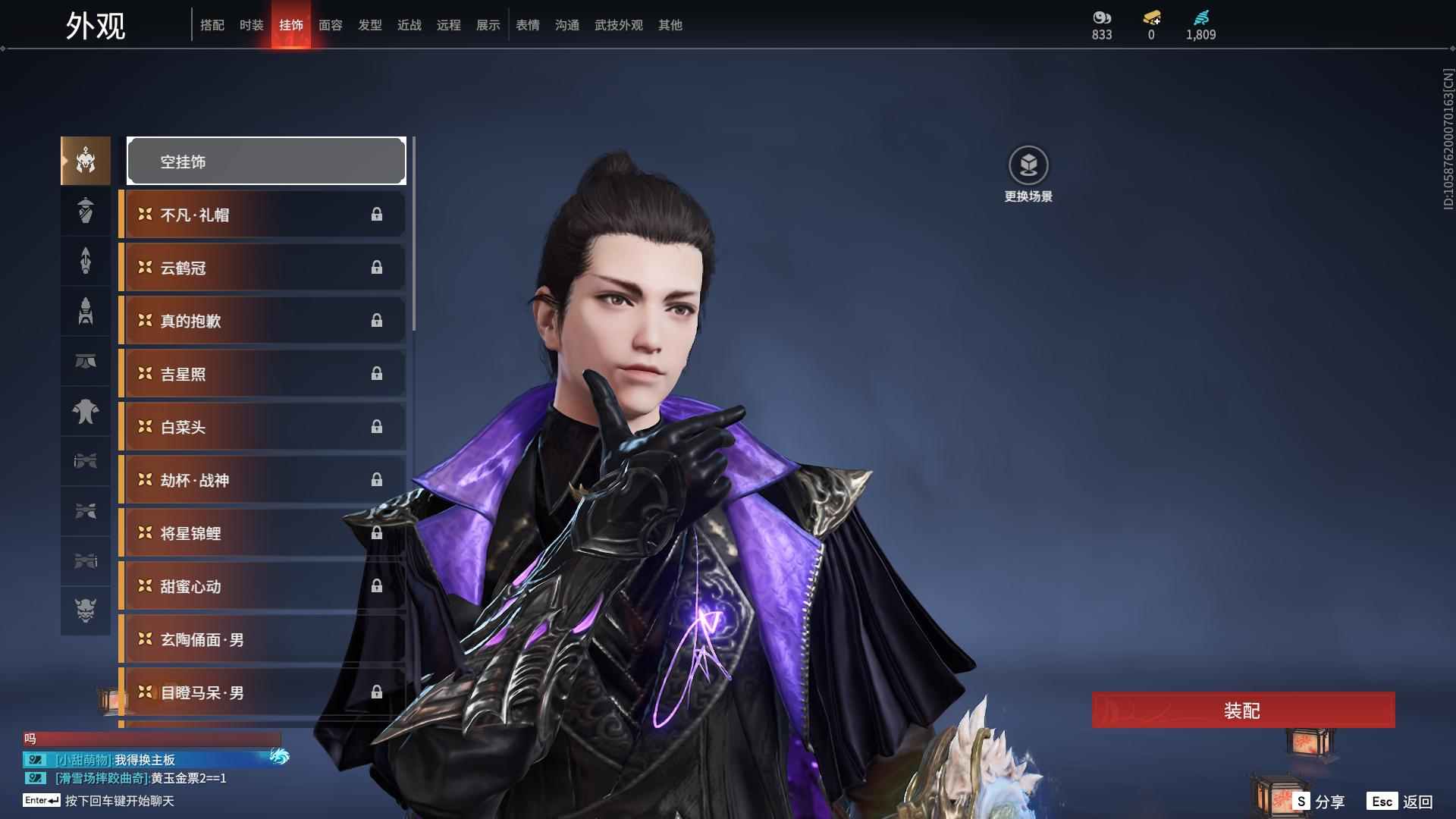
Task: Open the 分享 share option
Action: [1319, 802]
